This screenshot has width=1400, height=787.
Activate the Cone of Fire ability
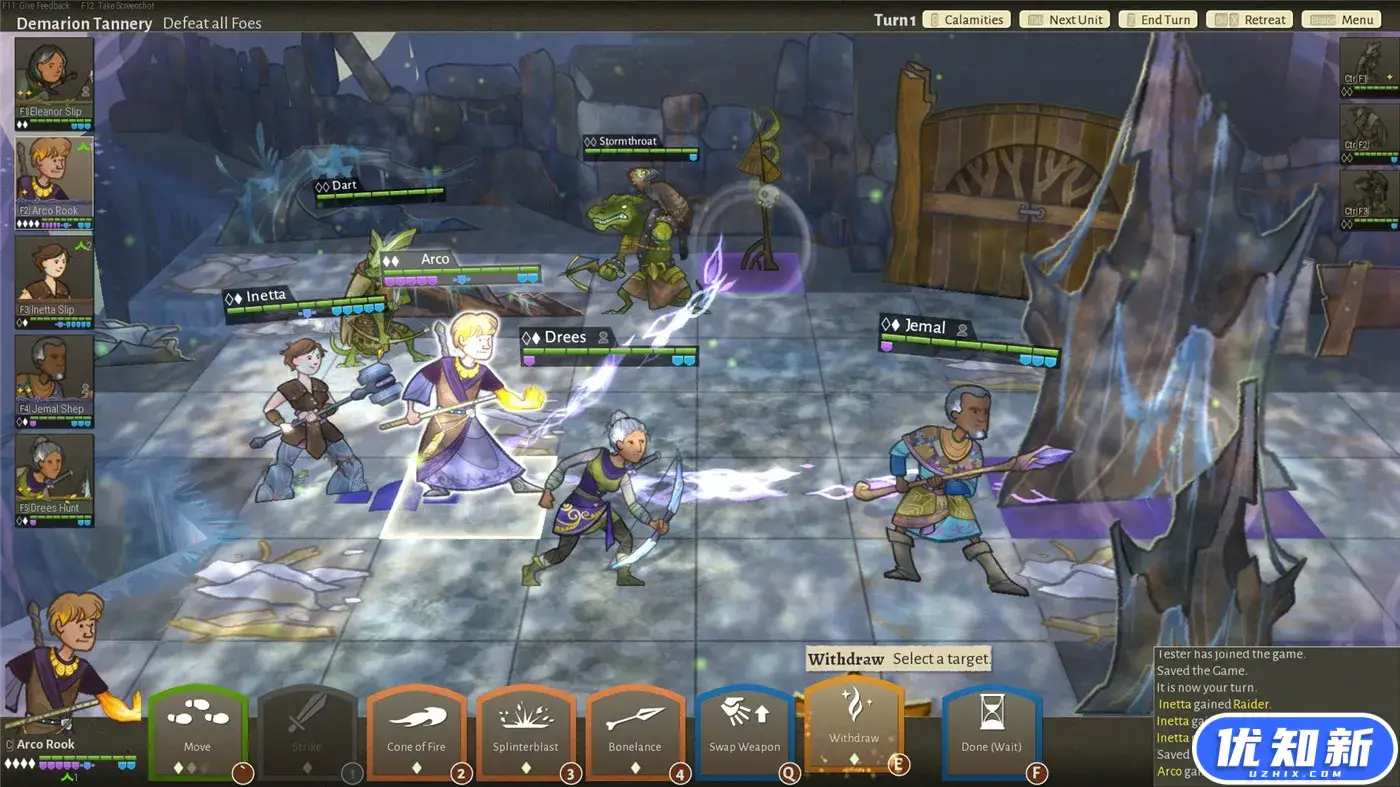pyautogui.click(x=416, y=732)
